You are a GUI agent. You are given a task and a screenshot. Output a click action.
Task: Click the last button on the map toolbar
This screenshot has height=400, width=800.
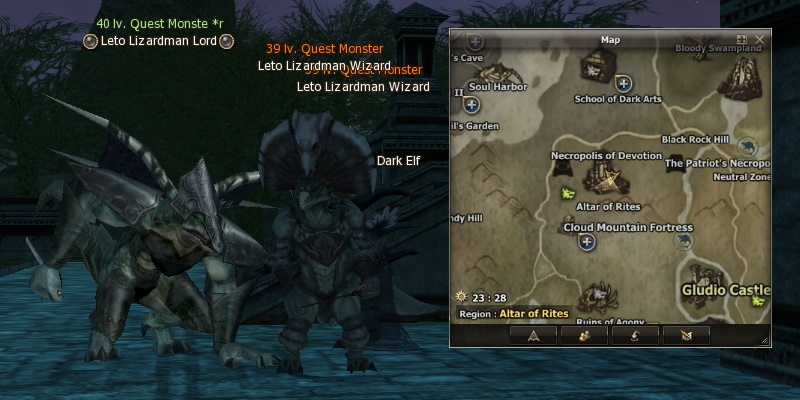pyautogui.click(x=689, y=335)
